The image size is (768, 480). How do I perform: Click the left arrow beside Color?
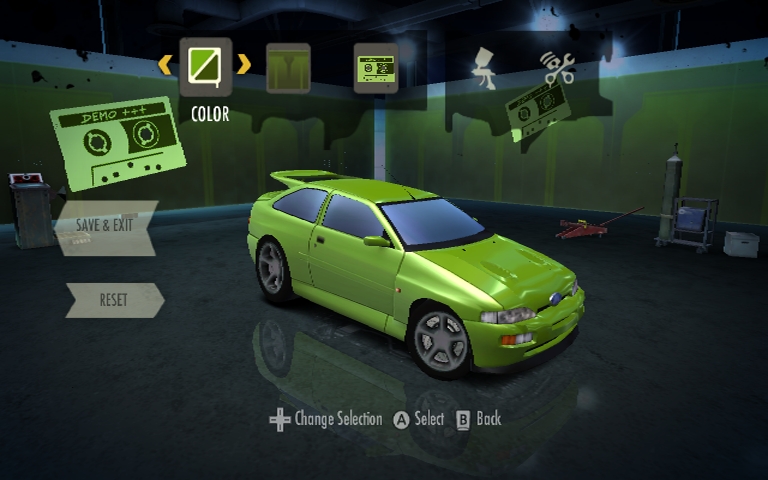(x=165, y=65)
